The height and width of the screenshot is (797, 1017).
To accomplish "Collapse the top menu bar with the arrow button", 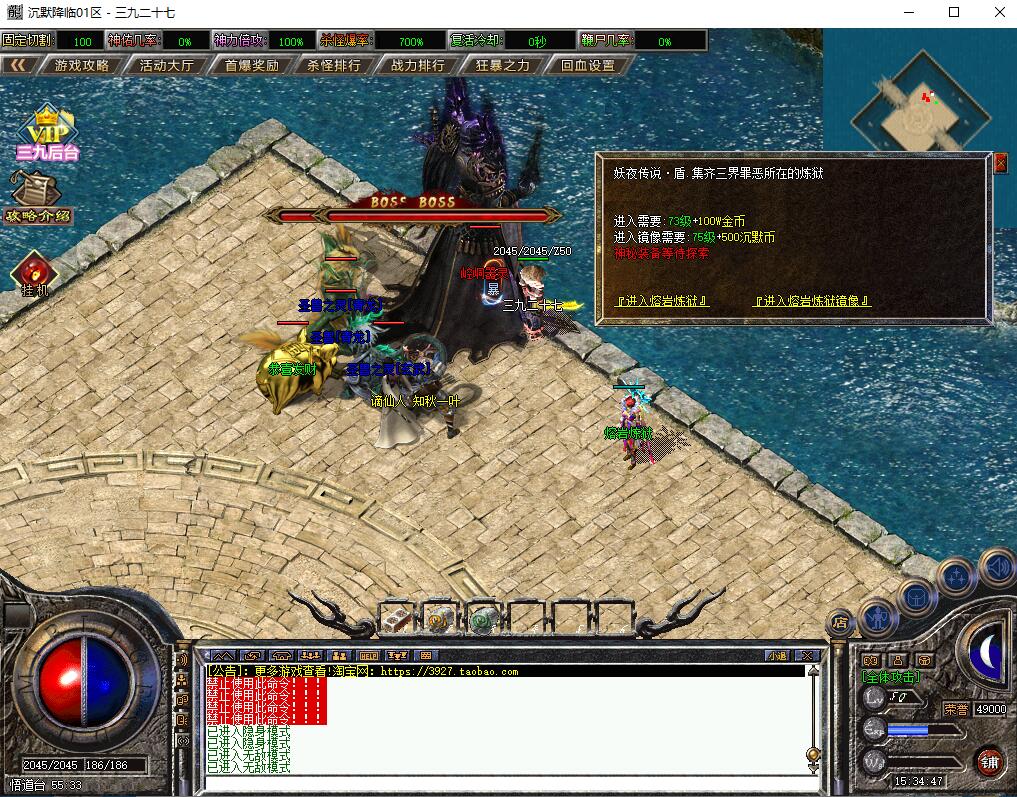I will [19, 66].
